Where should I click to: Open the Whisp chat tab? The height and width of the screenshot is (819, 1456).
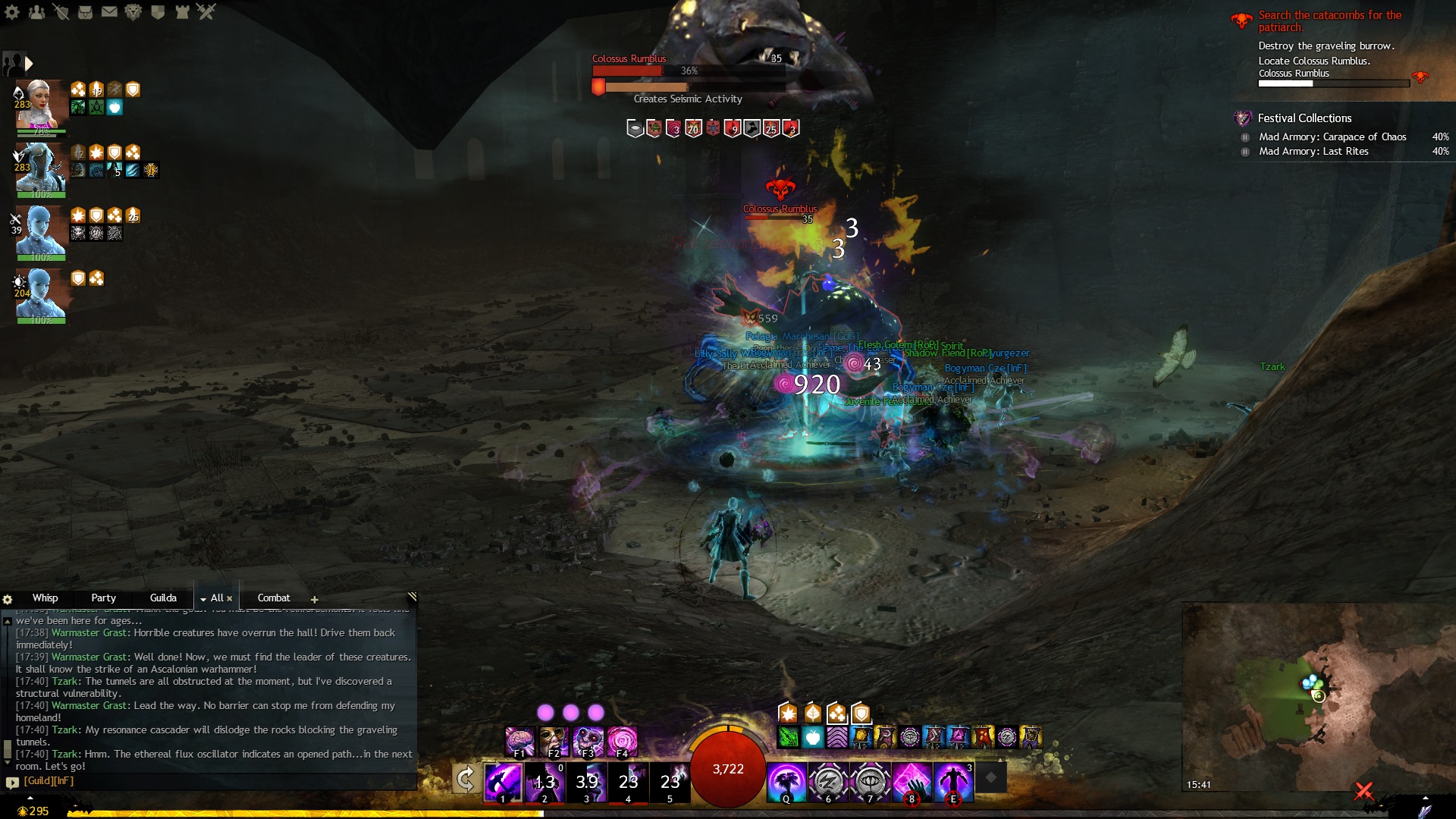(45, 598)
